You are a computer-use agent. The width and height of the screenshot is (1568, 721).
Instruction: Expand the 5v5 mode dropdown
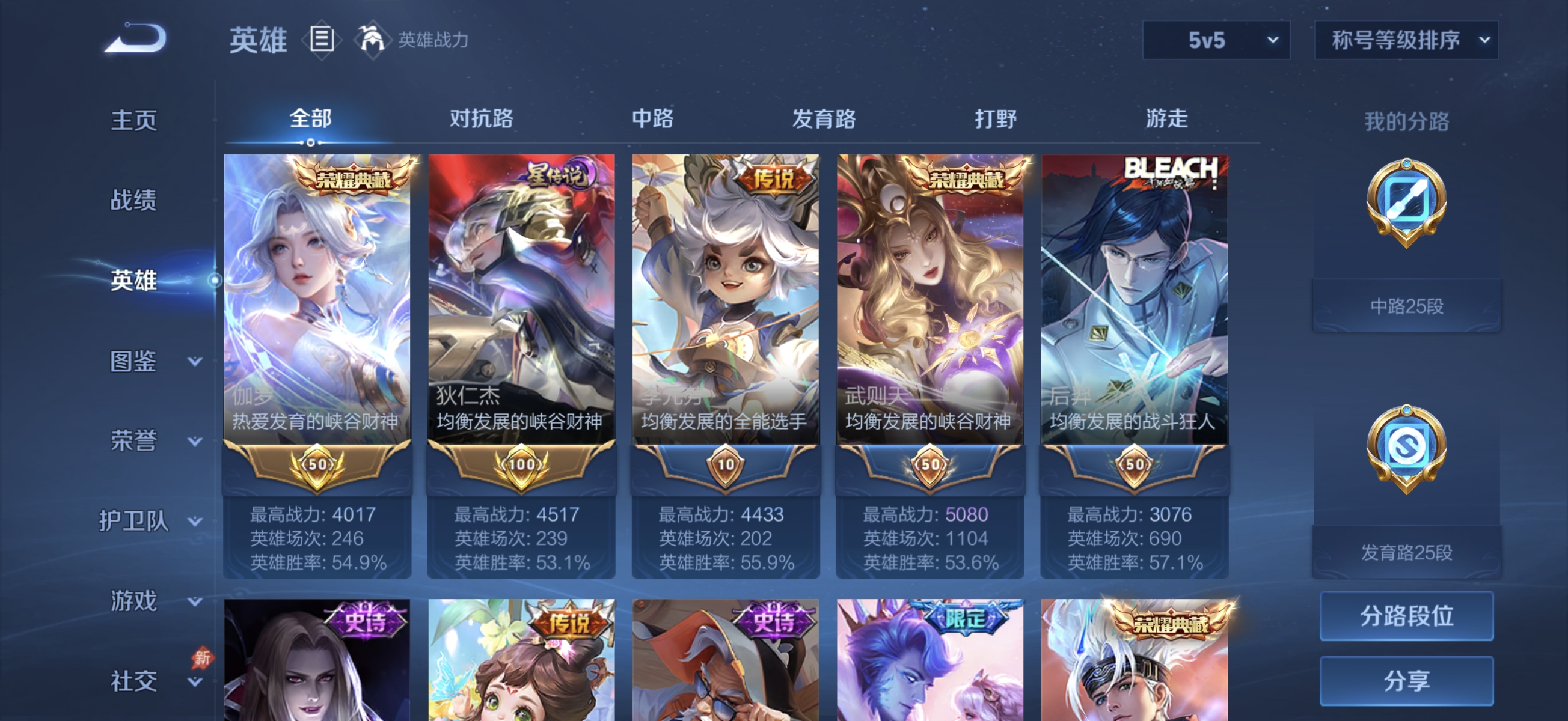click(x=1215, y=41)
